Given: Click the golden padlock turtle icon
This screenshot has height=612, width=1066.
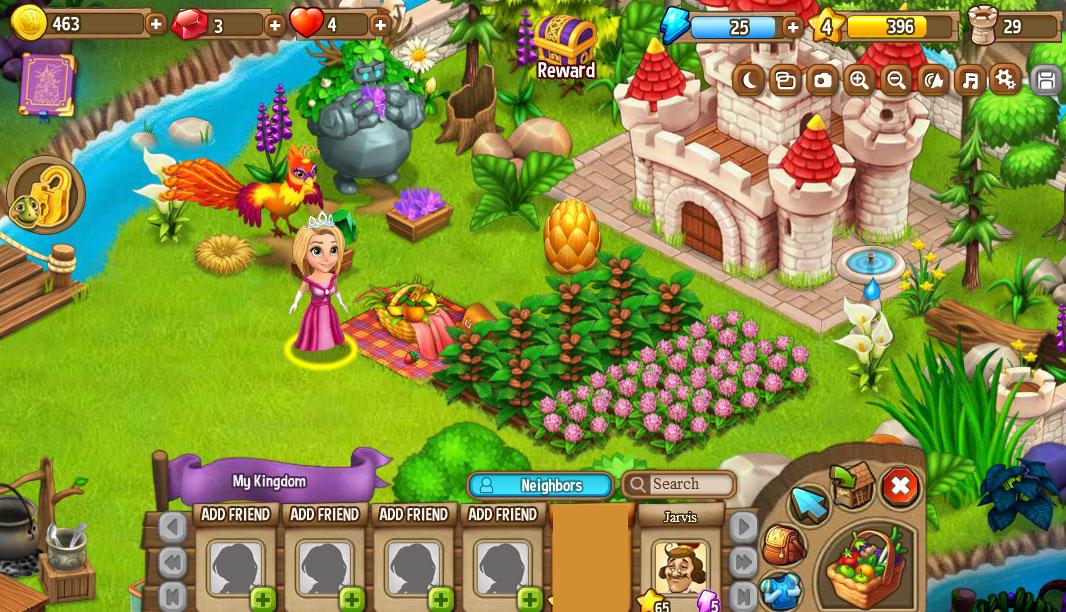Looking at the screenshot, I should click(44, 195).
